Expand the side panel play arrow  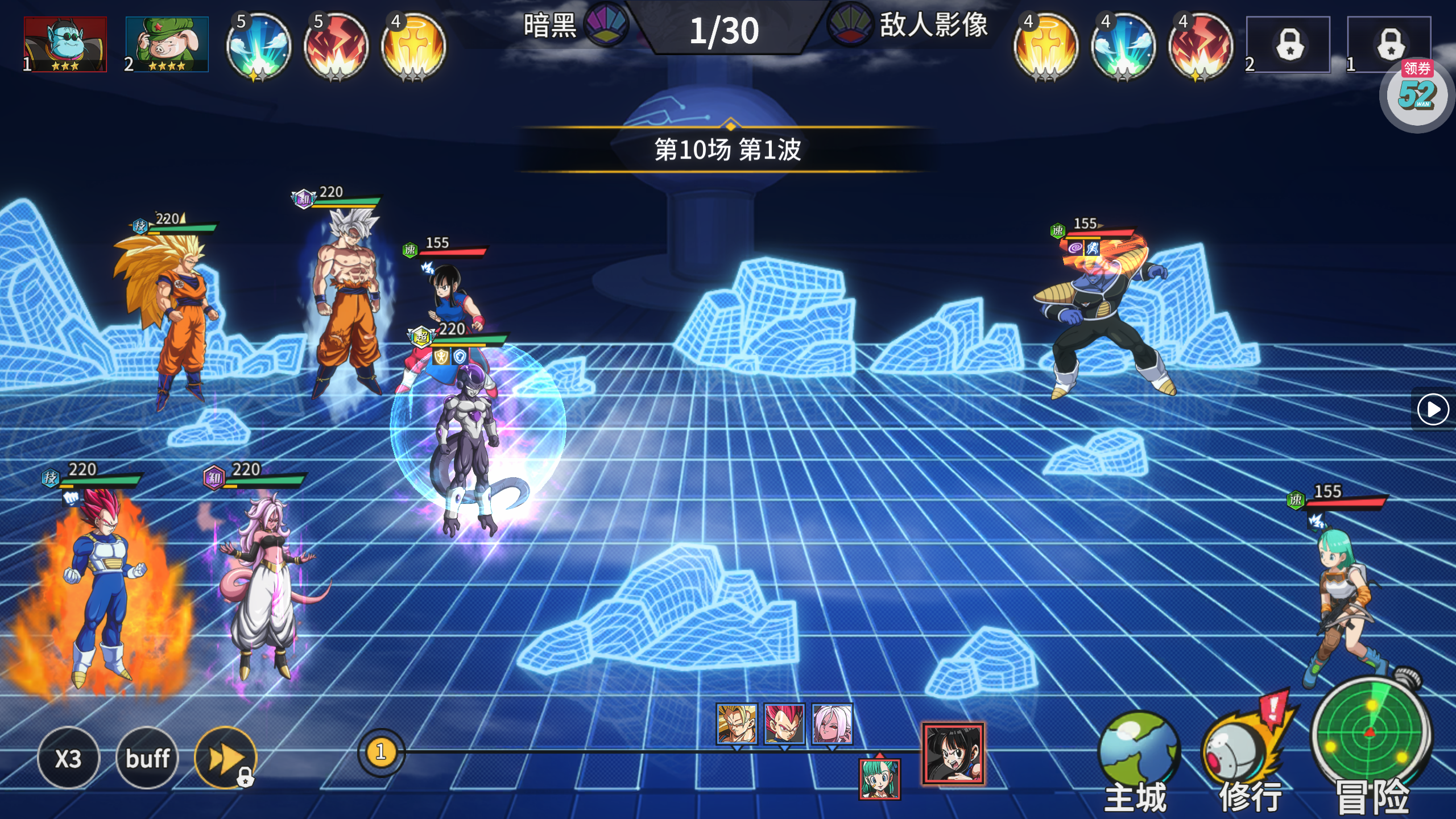pos(1433,409)
